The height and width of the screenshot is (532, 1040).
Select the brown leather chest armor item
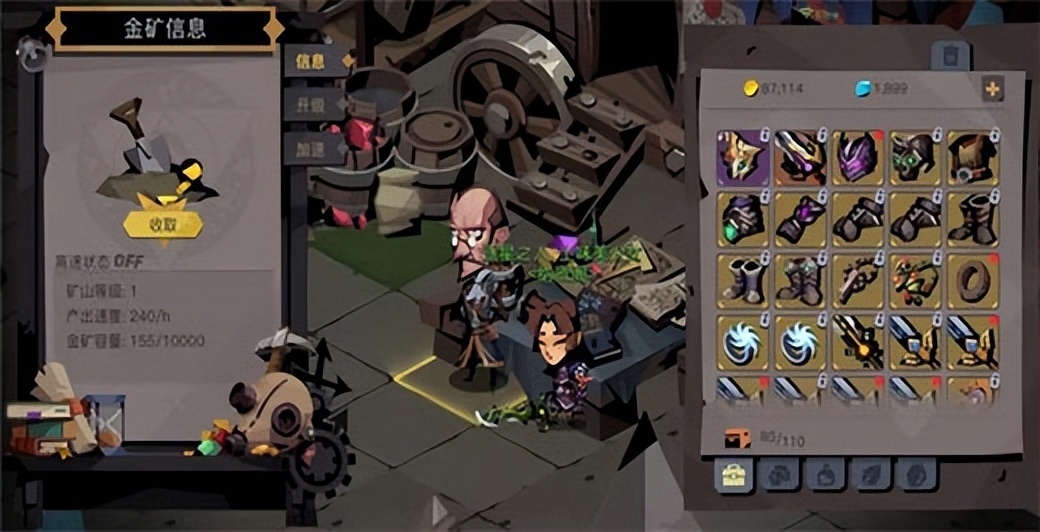tap(972, 157)
